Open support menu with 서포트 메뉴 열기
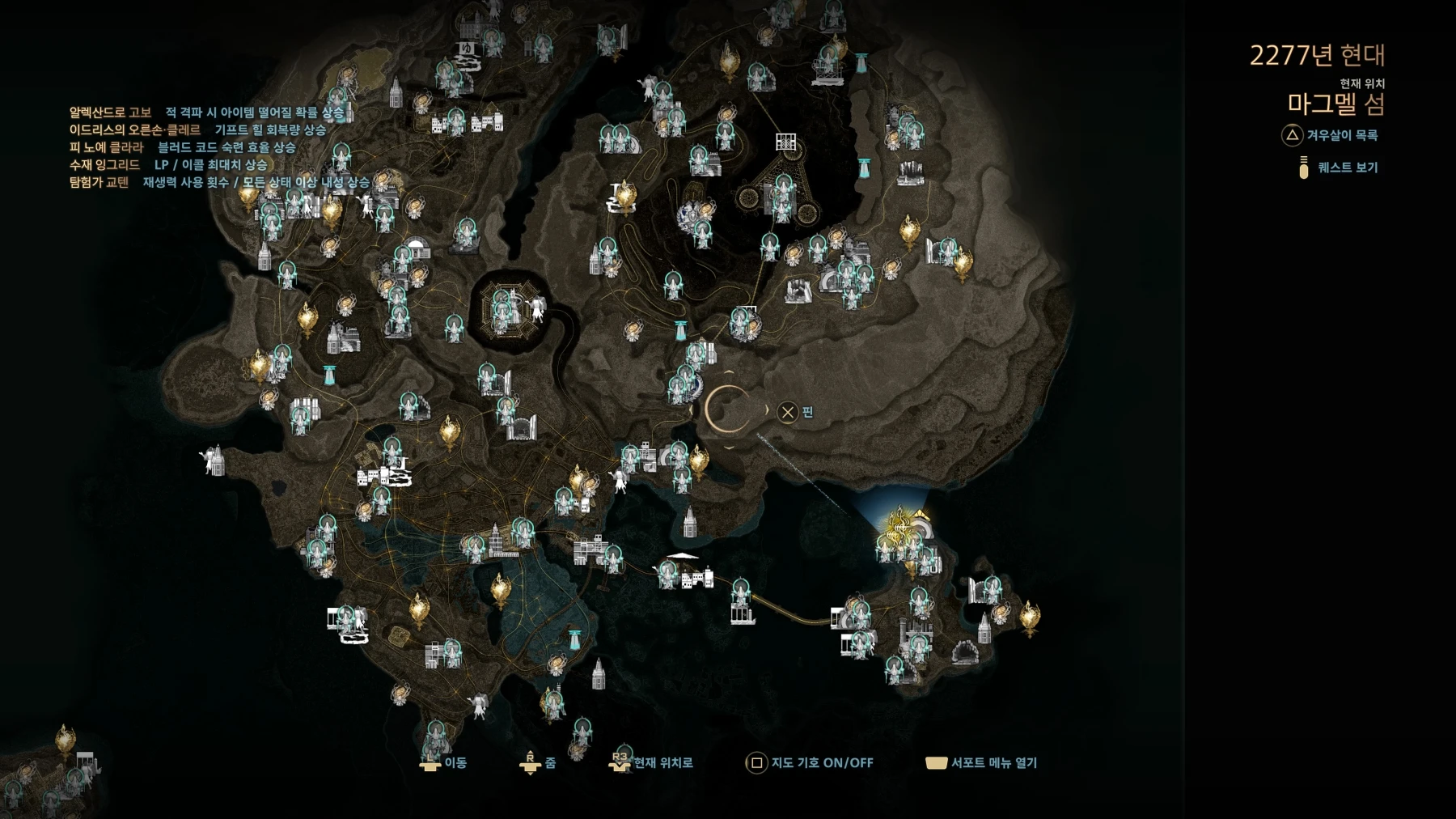1456x819 pixels. [x=982, y=762]
